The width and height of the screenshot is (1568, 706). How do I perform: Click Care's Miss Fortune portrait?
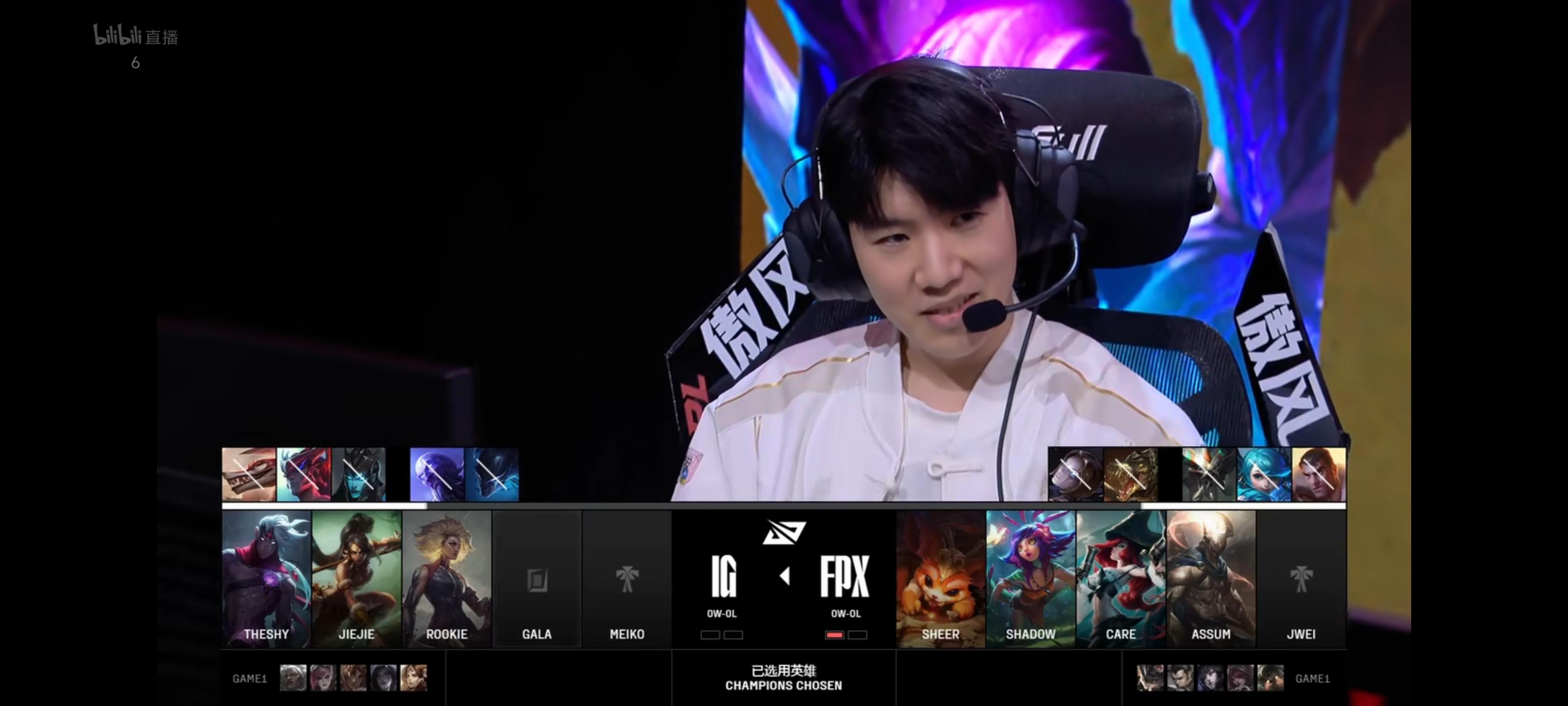tap(1121, 579)
